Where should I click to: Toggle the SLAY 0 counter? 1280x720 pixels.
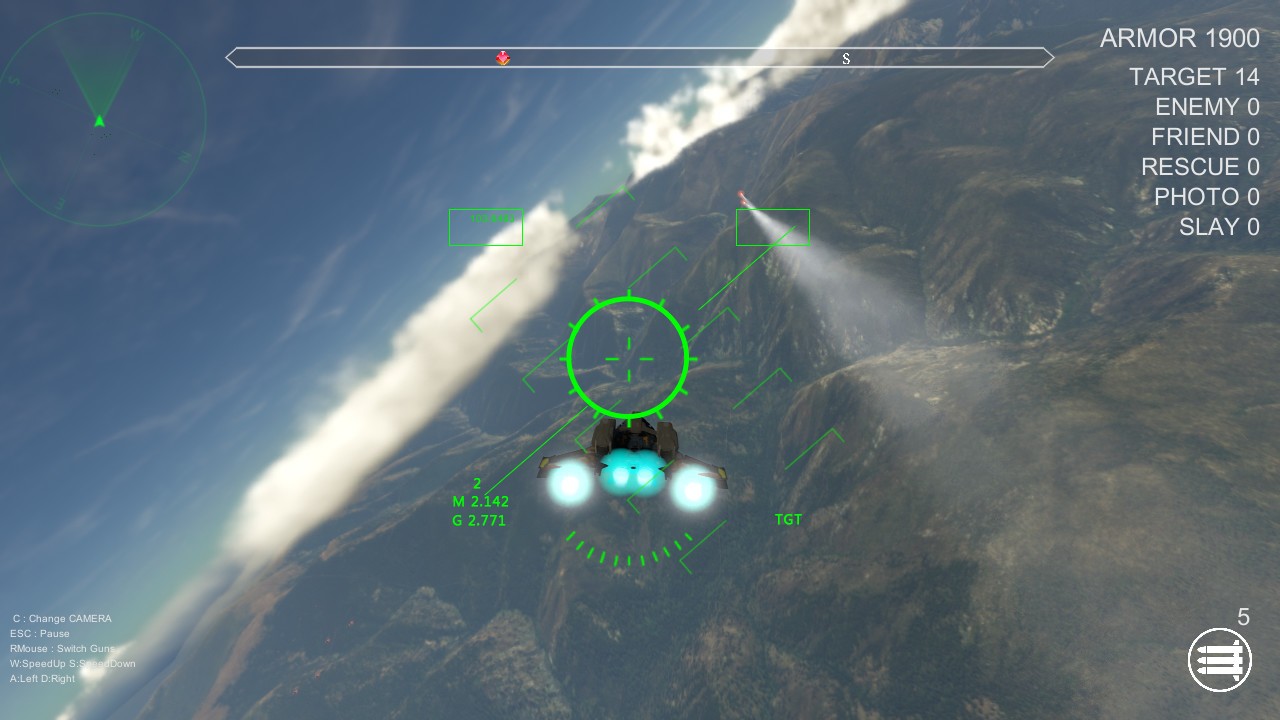[x=1218, y=227]
